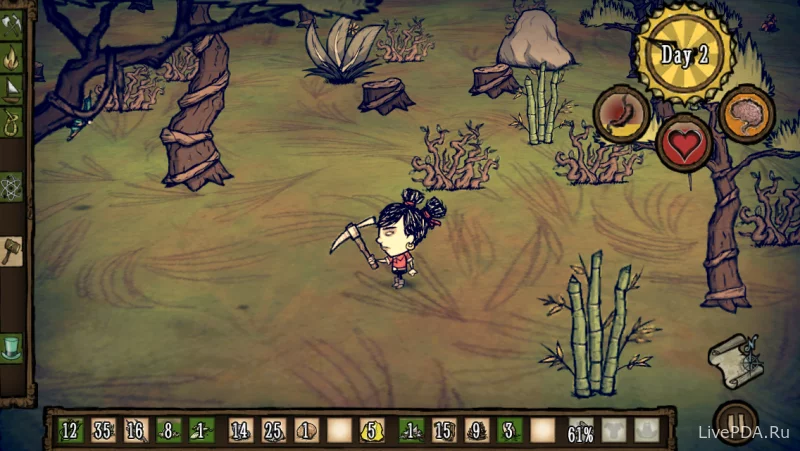The image size is (800, 451).
Task: Open the Fire crafting tab with flame icon
Action: pyautogui.click(x=11, y=57)
